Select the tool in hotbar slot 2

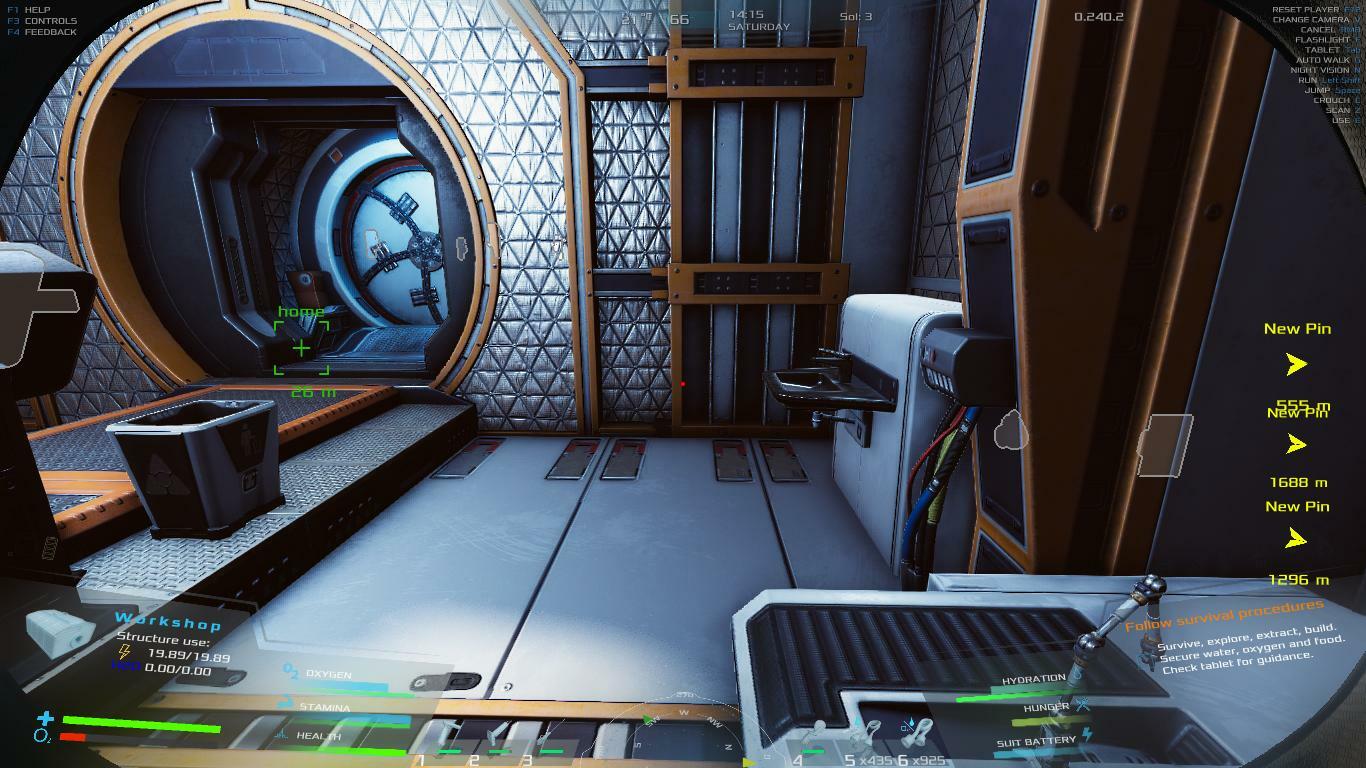coord(497,740)
